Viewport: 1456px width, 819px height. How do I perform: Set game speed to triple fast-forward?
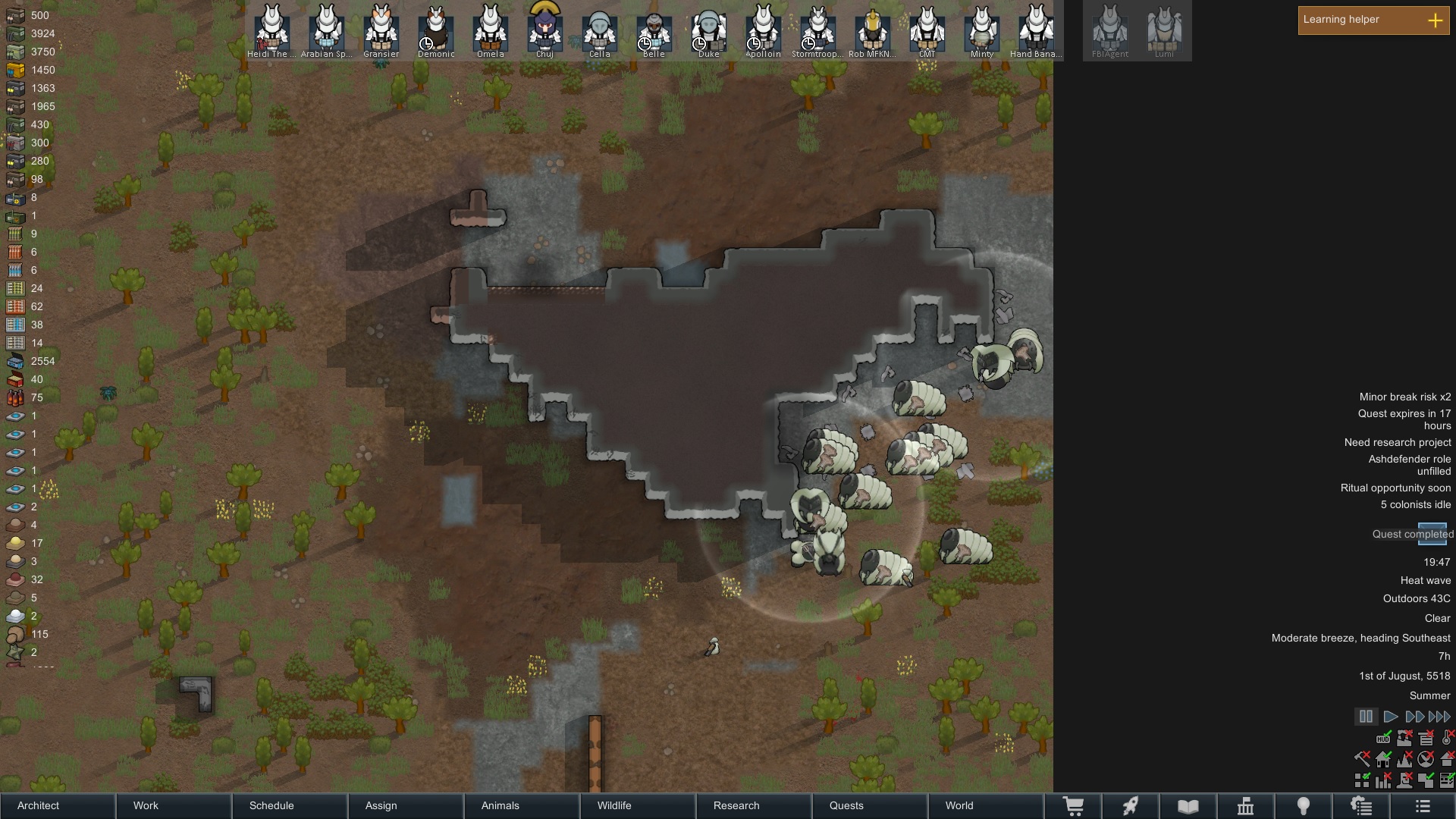[x=1439, y=717]
